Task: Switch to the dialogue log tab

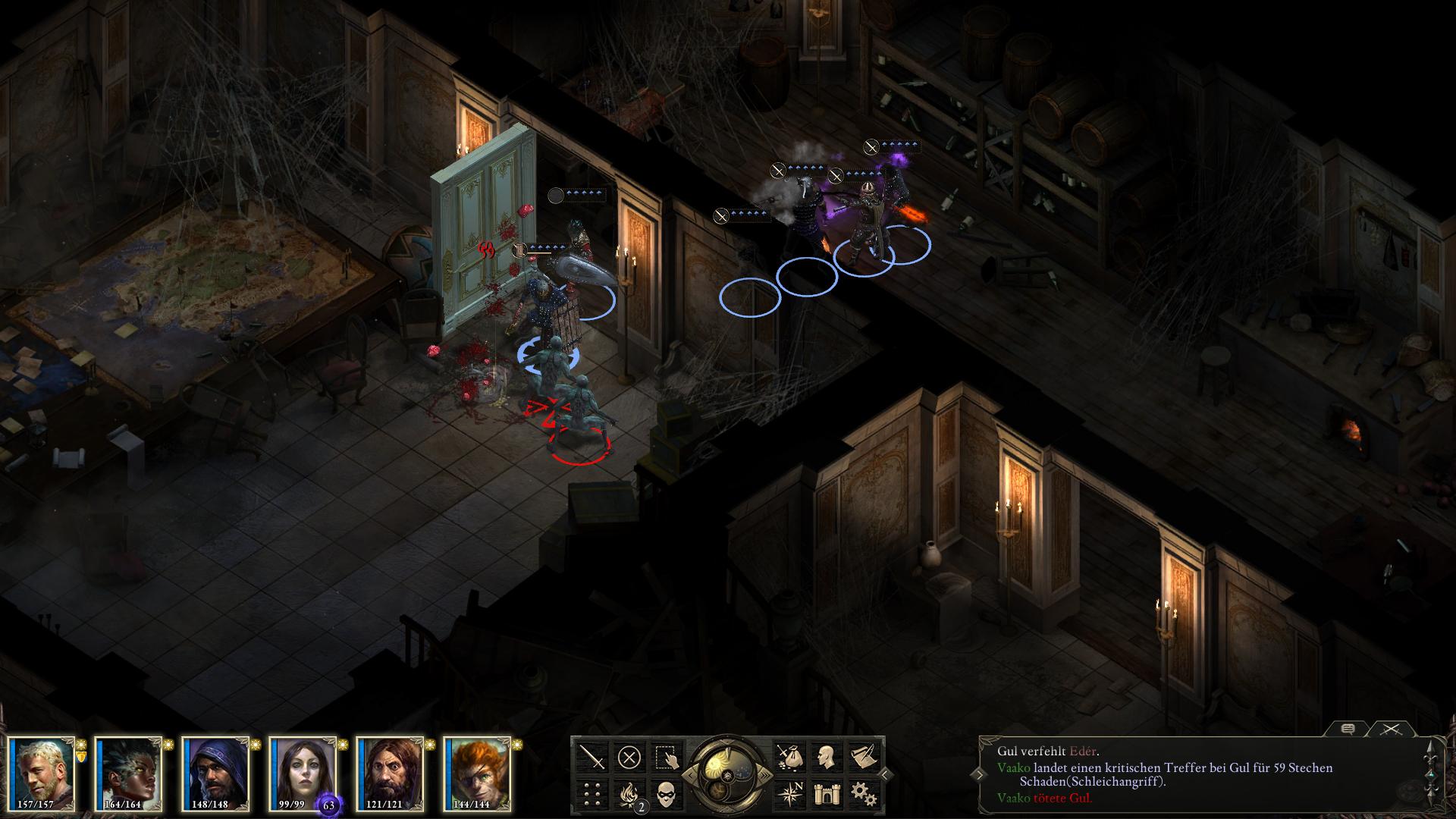Action: pyautogui.click(x=1348, y=729)
